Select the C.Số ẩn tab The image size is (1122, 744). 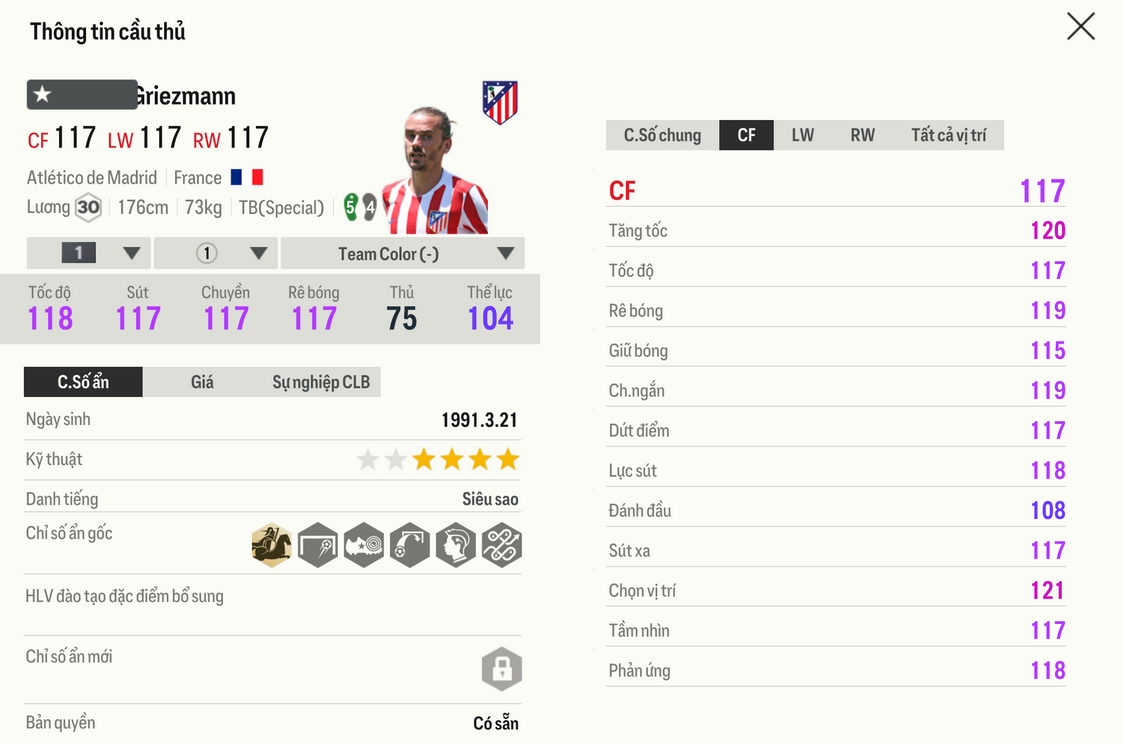pyautogui.click(x=83, y=382)
